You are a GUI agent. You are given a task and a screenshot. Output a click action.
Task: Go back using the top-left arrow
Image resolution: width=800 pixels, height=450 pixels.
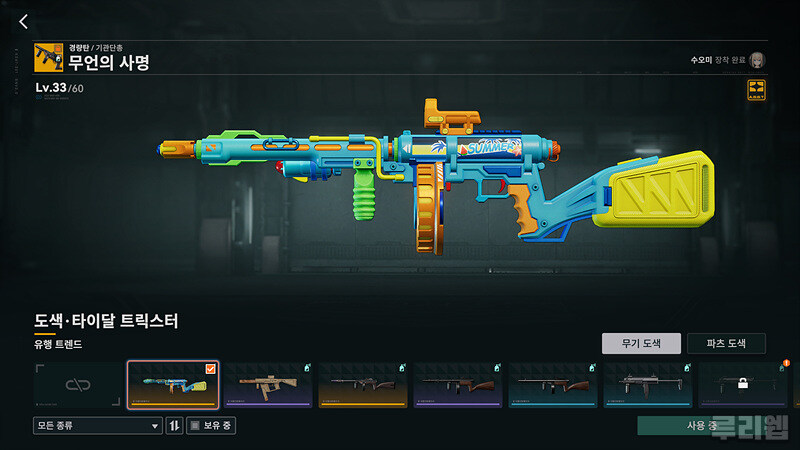pos(24,22)
